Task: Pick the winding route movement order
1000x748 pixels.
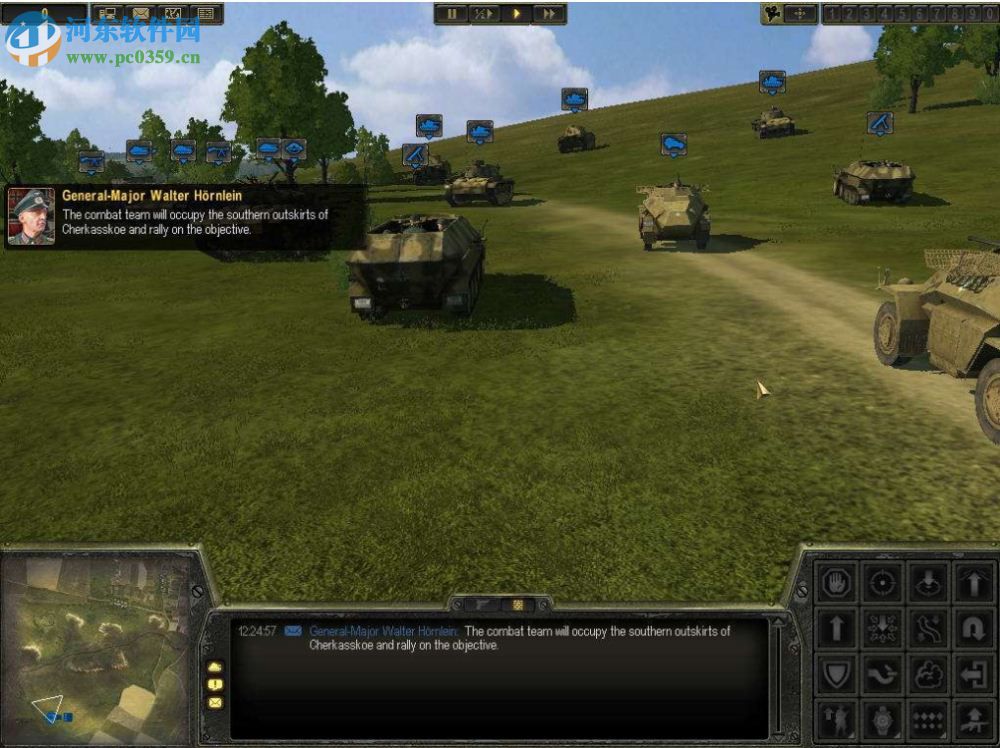Action: tap(928, 629)
